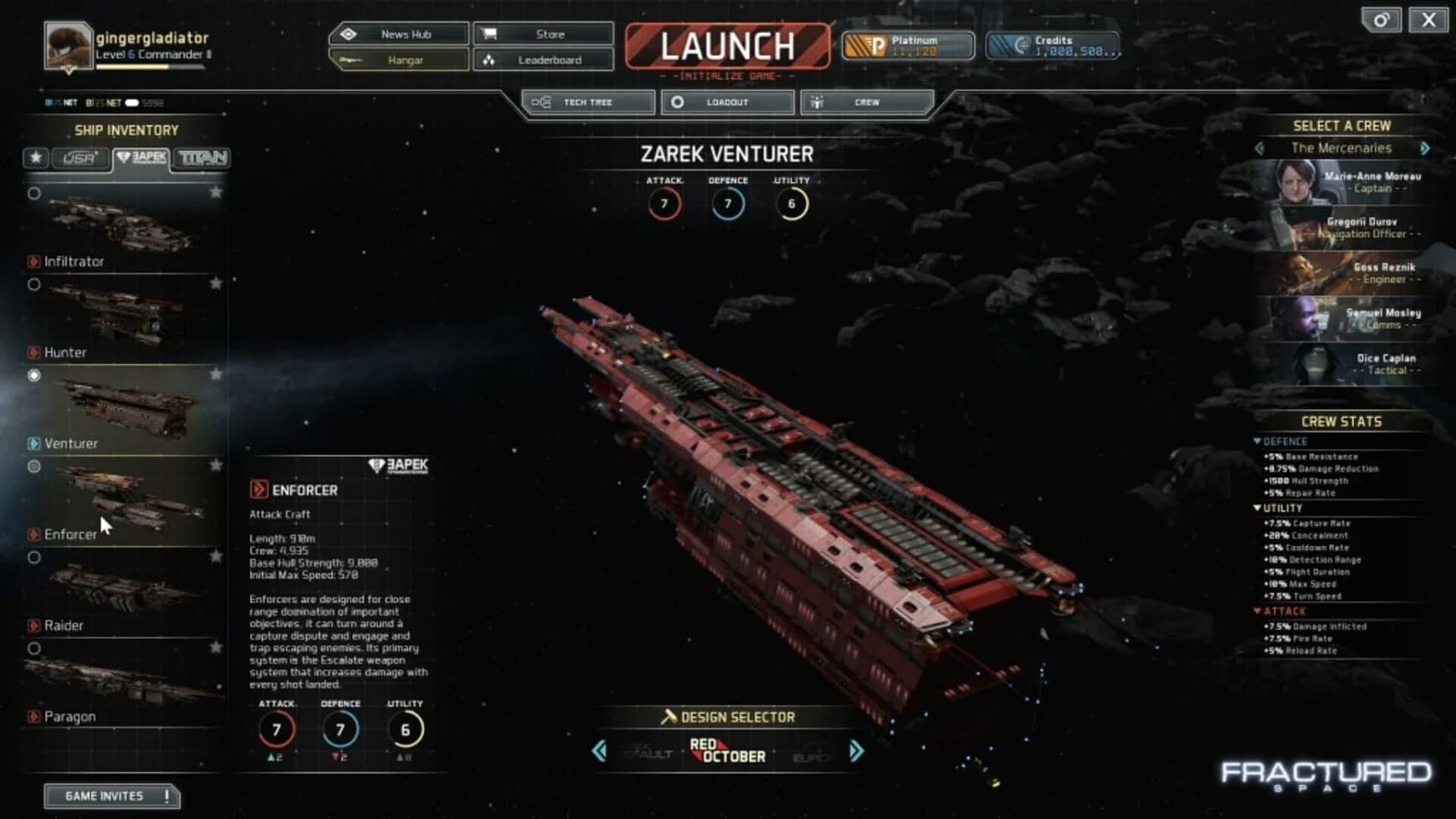Screen dimensions: 1456x819
Task: Click the Crew icon above the crew panel
Action: 817,102
